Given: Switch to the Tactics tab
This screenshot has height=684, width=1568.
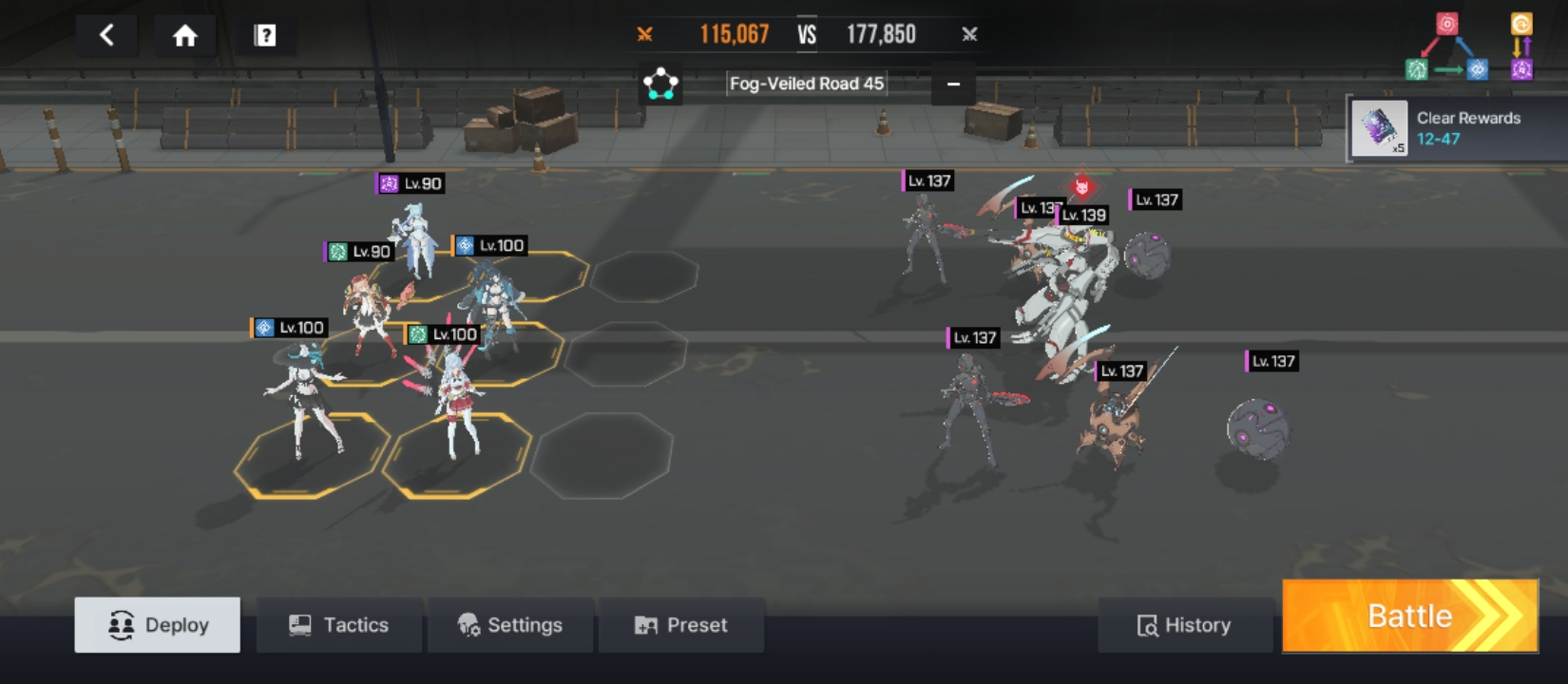Looking at the screenshot, I should pyautogui.click(x=339, y=625).
